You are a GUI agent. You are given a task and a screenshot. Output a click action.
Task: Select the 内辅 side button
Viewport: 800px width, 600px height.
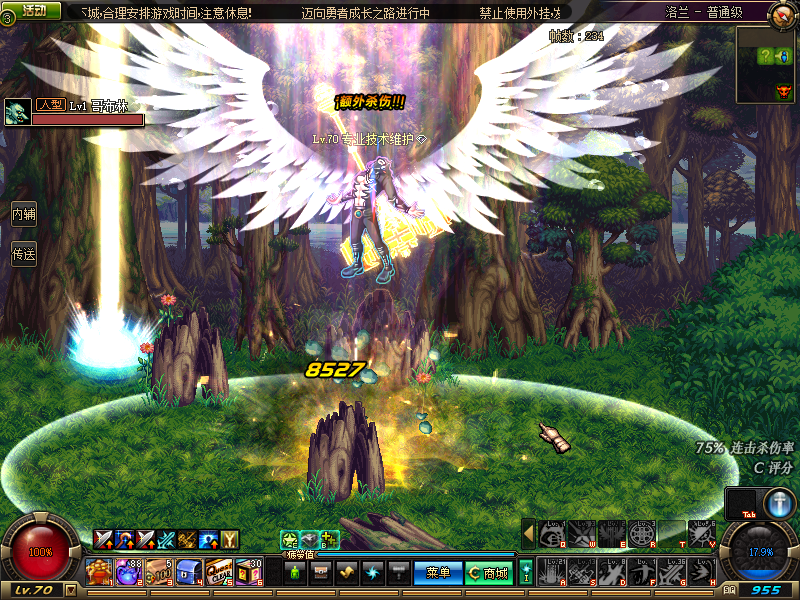click(x=24, y=213)
